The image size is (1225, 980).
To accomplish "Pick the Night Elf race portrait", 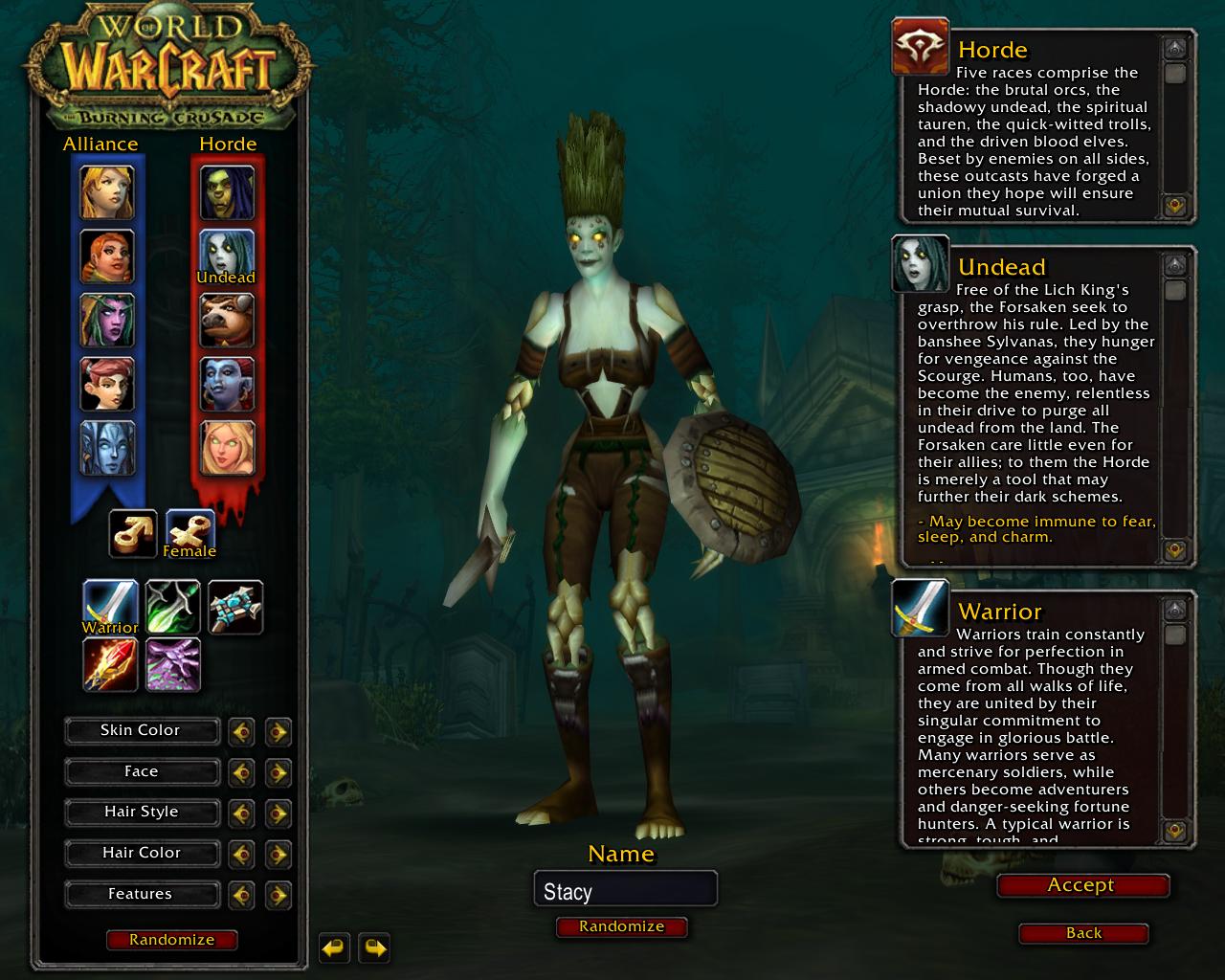I will click(x=106, y=320).
